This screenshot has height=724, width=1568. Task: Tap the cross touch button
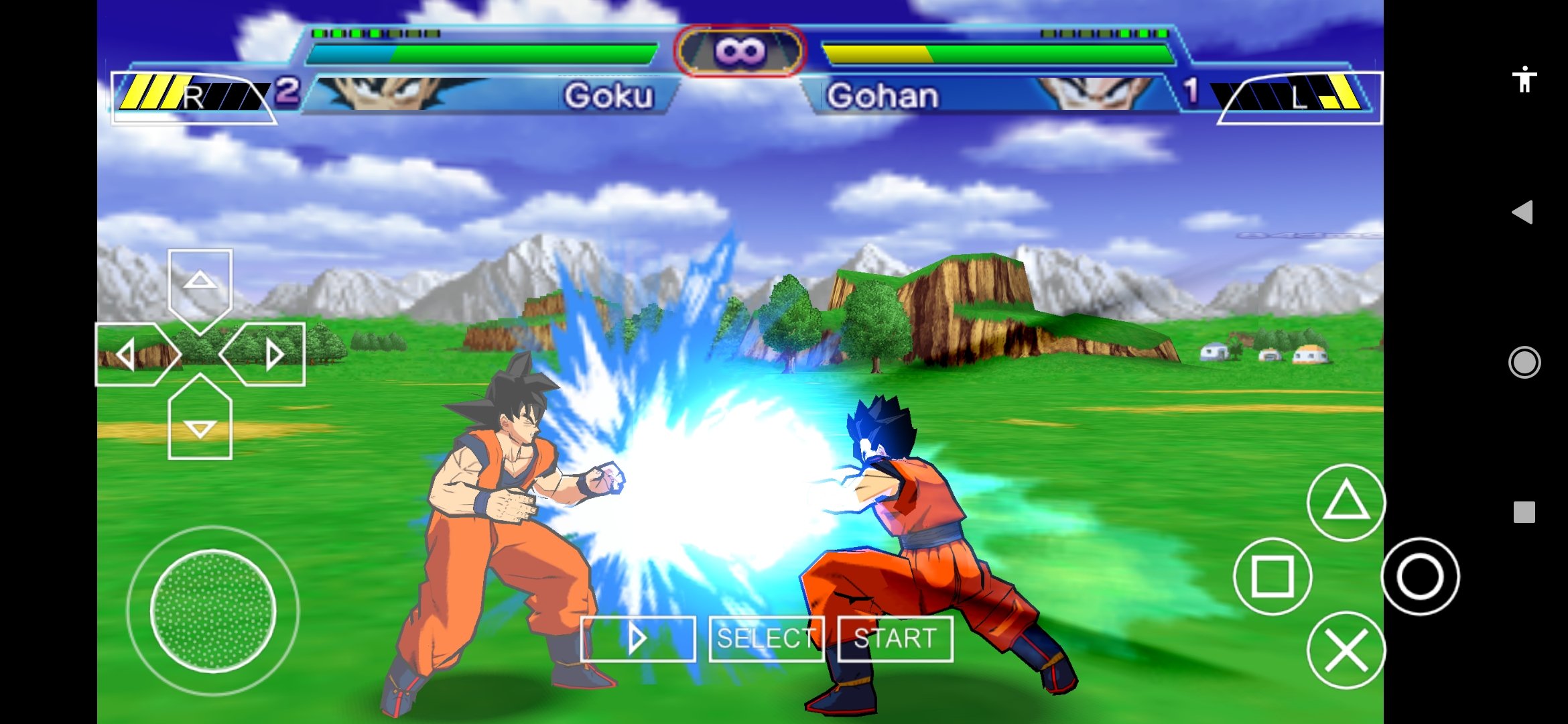coord(1346,650)
